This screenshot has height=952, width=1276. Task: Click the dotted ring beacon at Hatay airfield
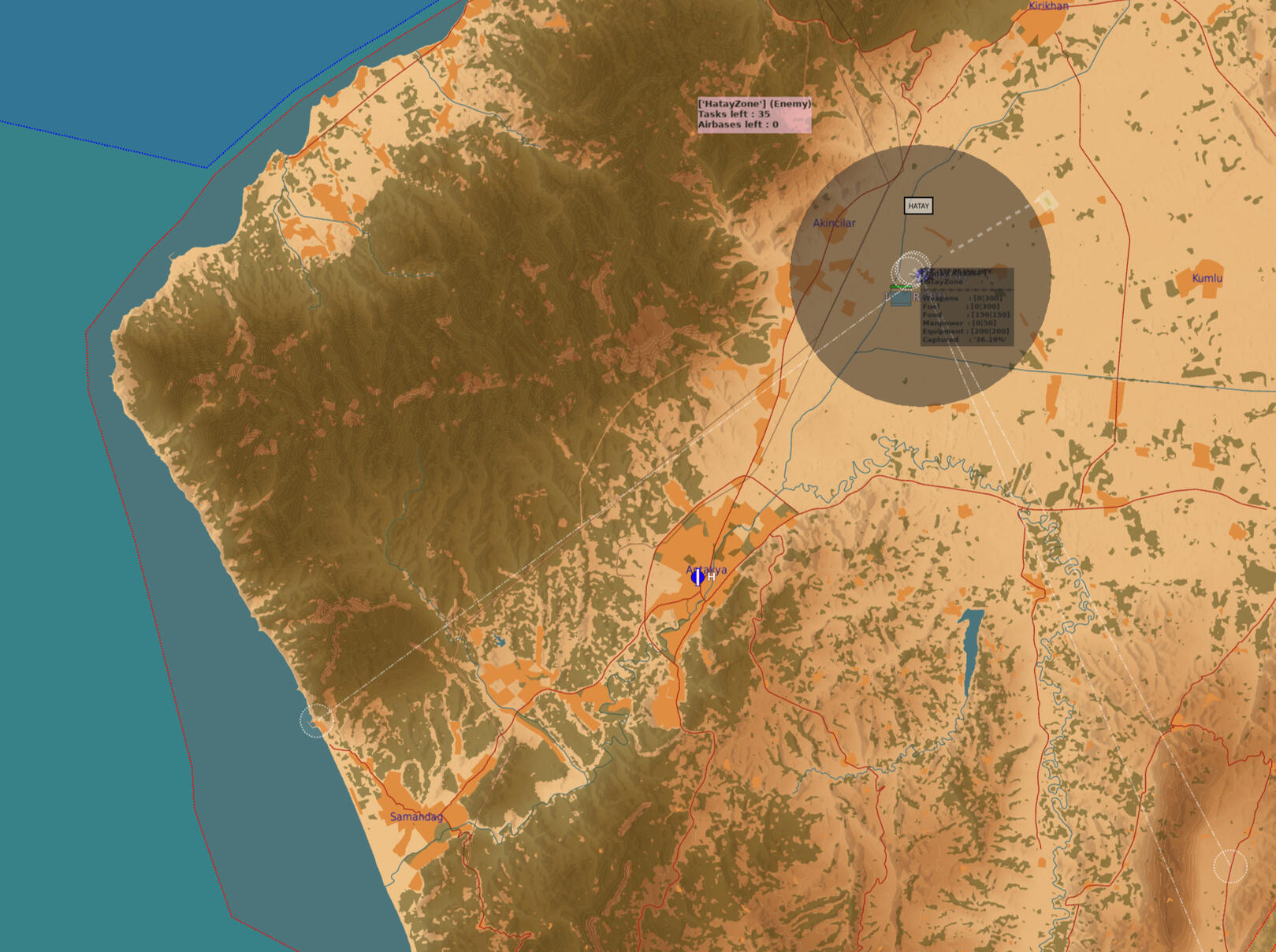tap(910, 270)
